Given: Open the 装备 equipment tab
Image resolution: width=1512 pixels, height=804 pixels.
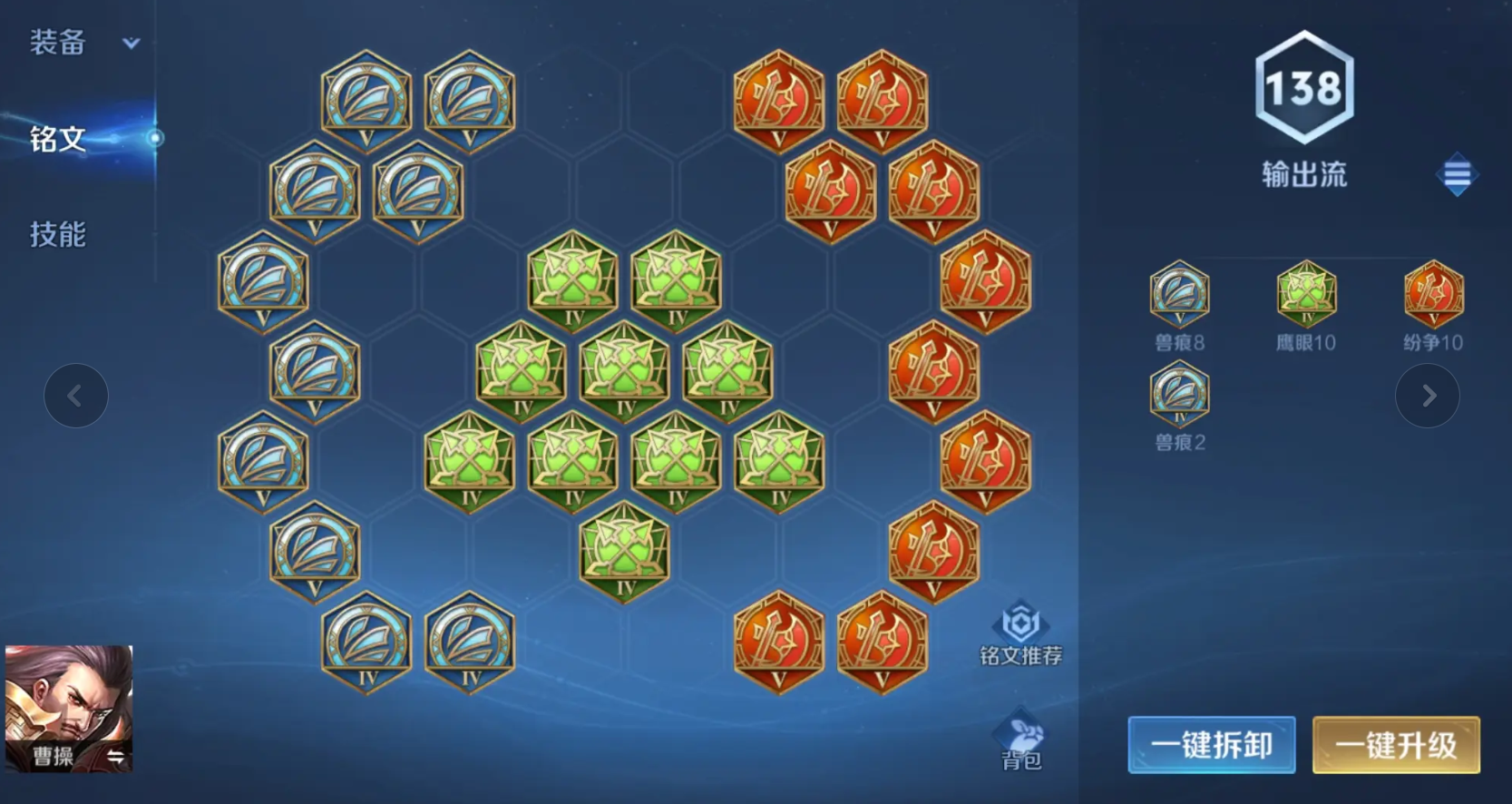Looking at the screenshot, I should tap(58, 43).
